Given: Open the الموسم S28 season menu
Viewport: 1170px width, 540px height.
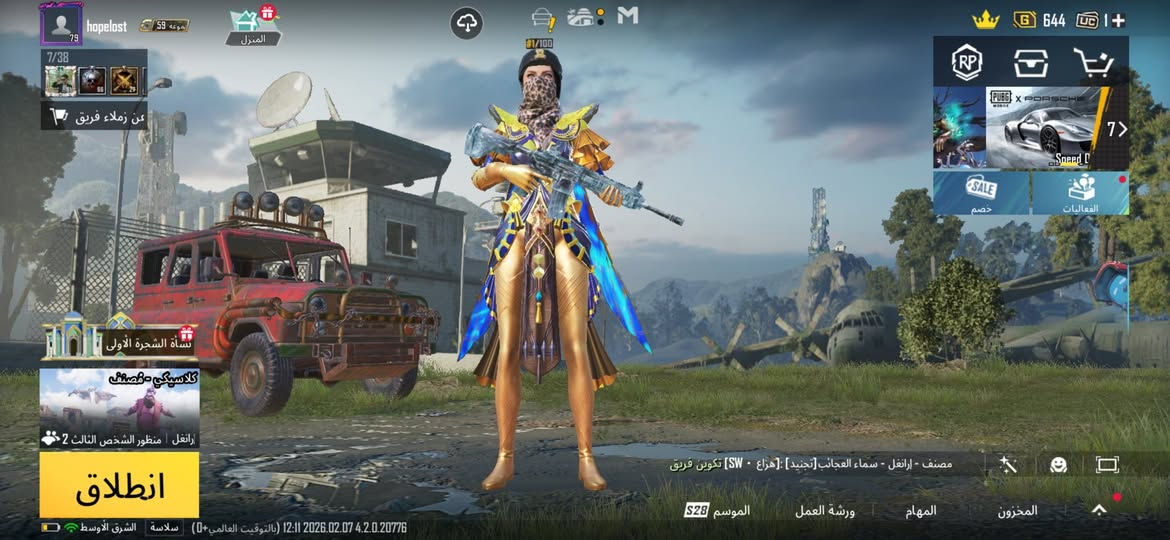Looking at the screenshot, I should [x=718, y=510].
